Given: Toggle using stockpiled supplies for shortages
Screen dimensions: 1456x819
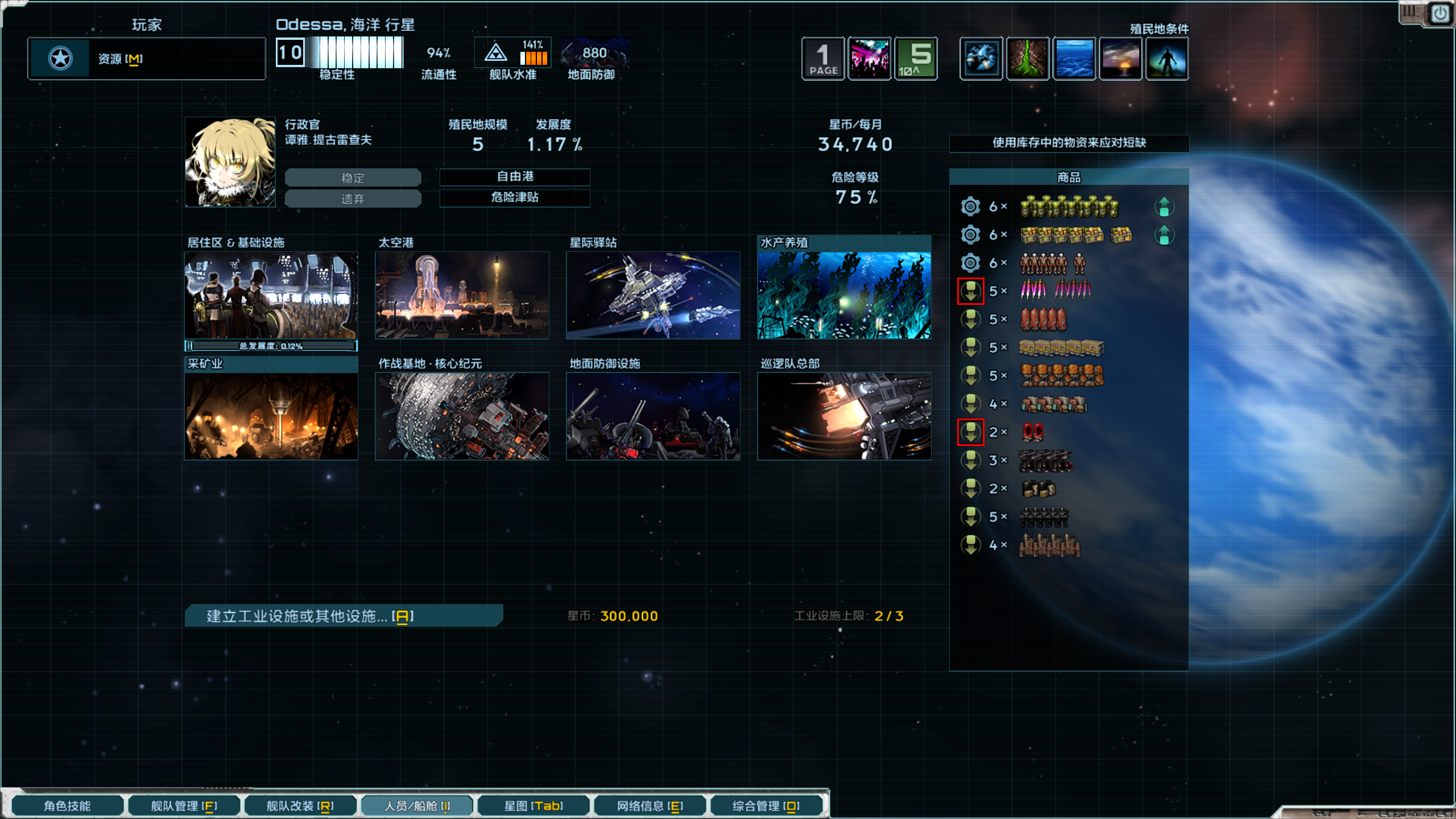Looking at the screenshot, I should pos(1069,143).
